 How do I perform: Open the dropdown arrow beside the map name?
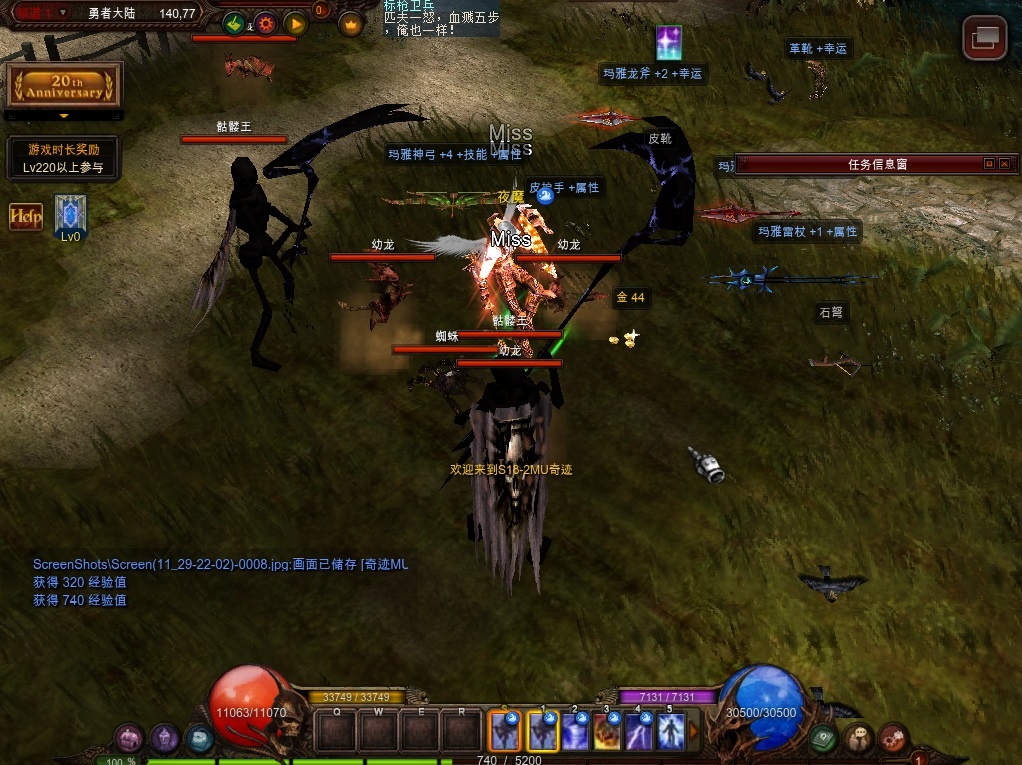point(63,13)
